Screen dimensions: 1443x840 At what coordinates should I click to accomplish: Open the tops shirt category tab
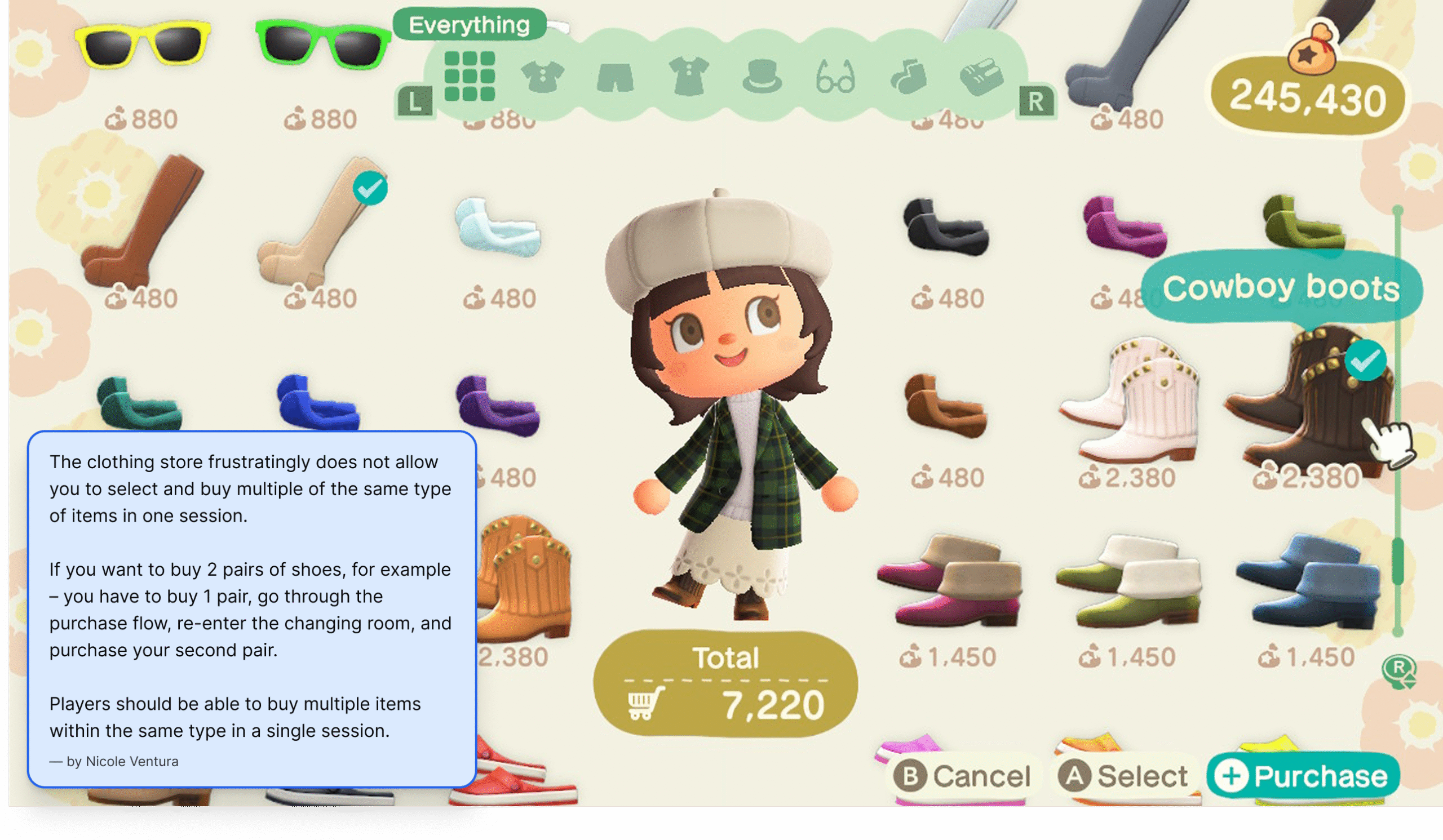tap(542, 77)
